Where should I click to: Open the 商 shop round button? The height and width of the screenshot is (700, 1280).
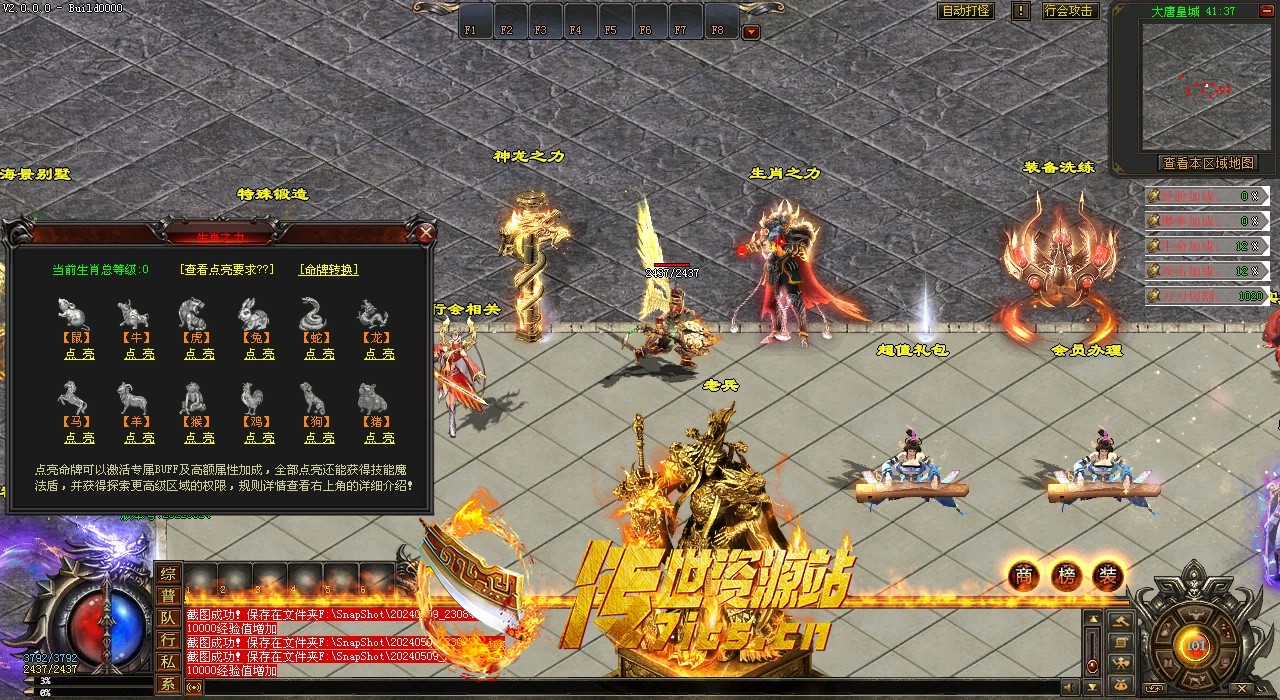pos(1023,575)
